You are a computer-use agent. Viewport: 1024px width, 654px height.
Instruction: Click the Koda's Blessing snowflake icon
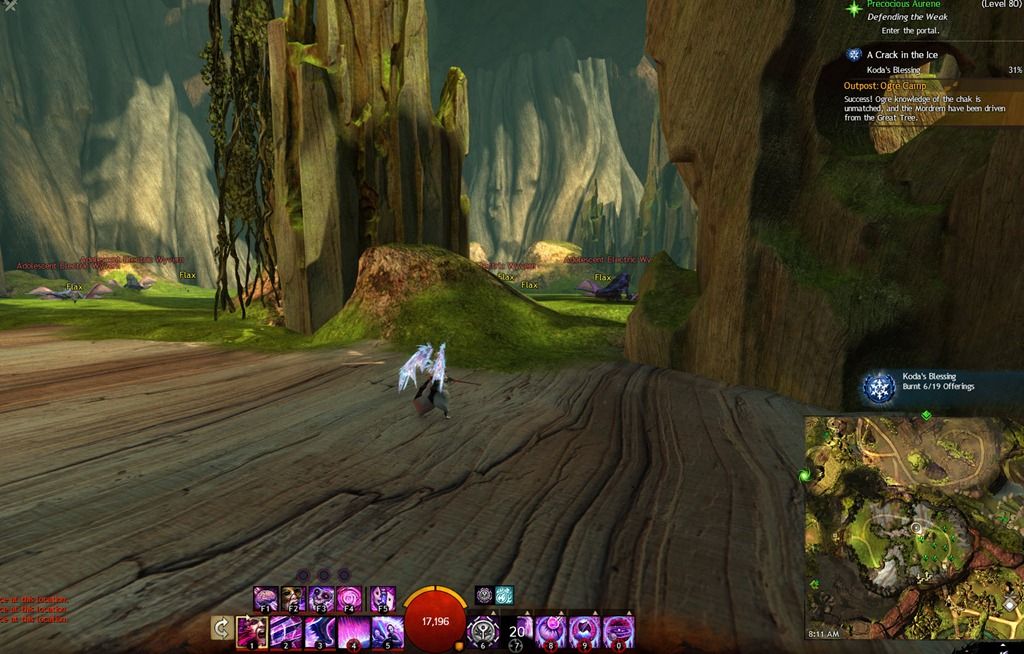click(x=880, y=387)
